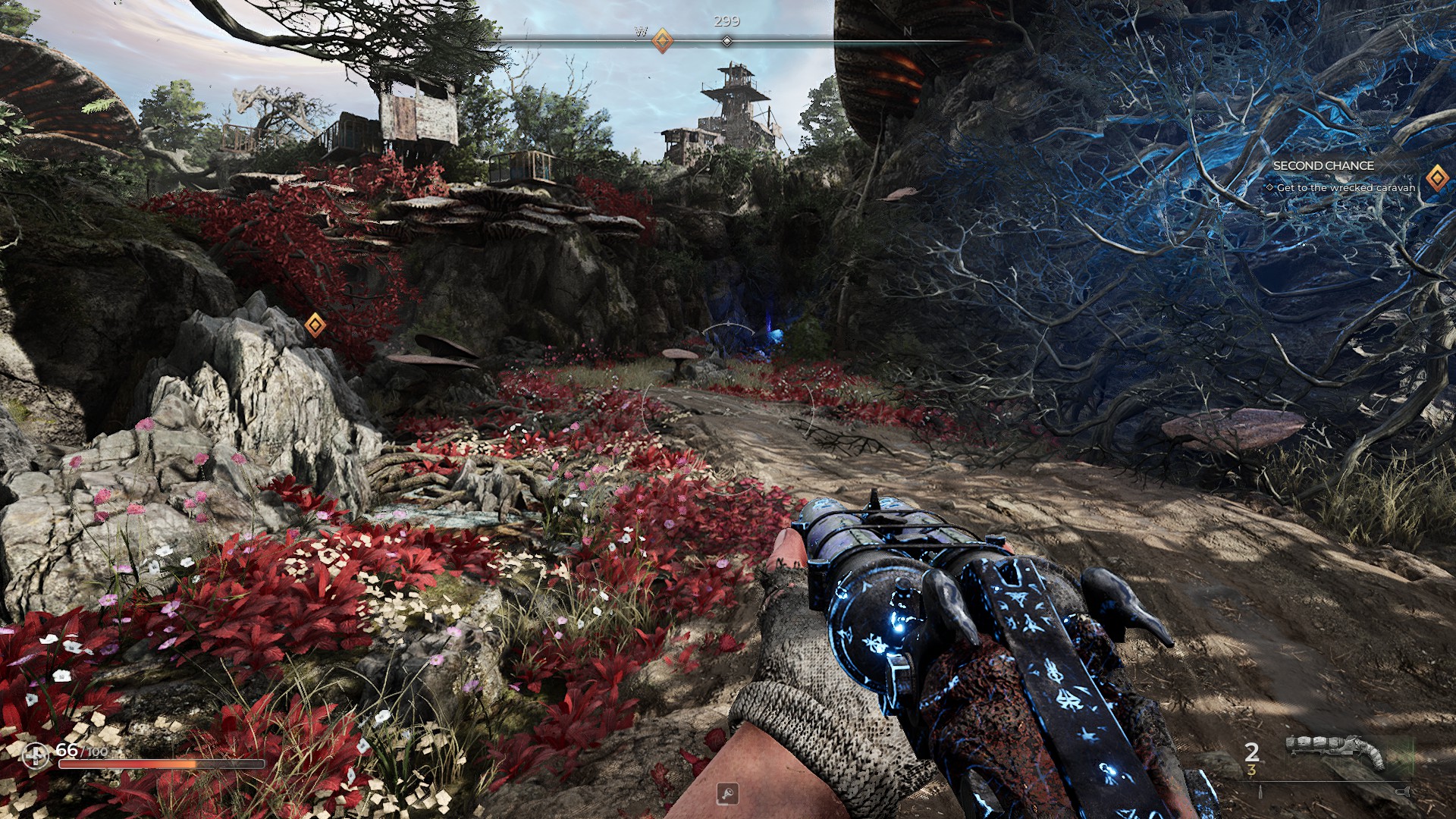The height and width of the screenshot is (819, 1456).
Task: Click the flashlight icon below the weapon
Action: (1402, 792)
